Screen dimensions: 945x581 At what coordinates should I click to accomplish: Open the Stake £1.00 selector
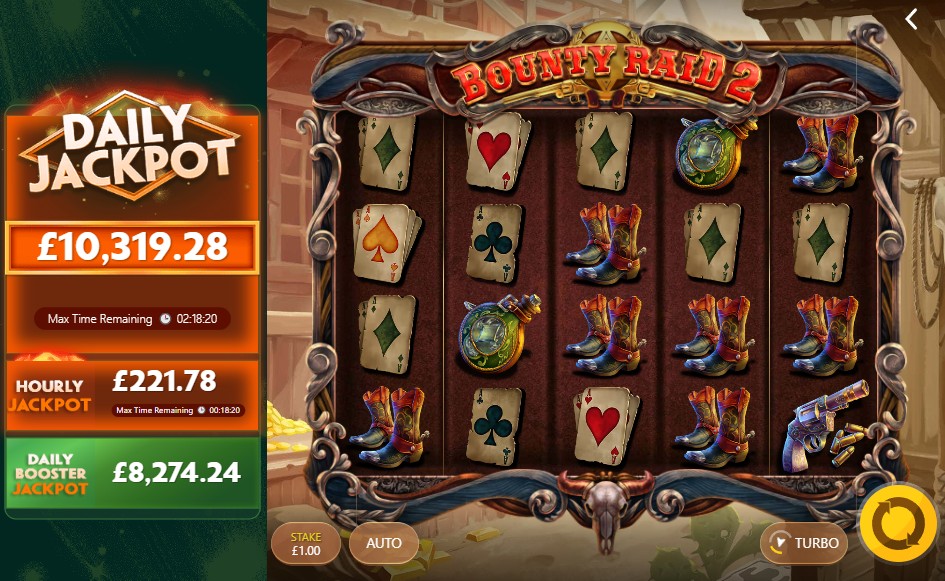click(305, 544)
